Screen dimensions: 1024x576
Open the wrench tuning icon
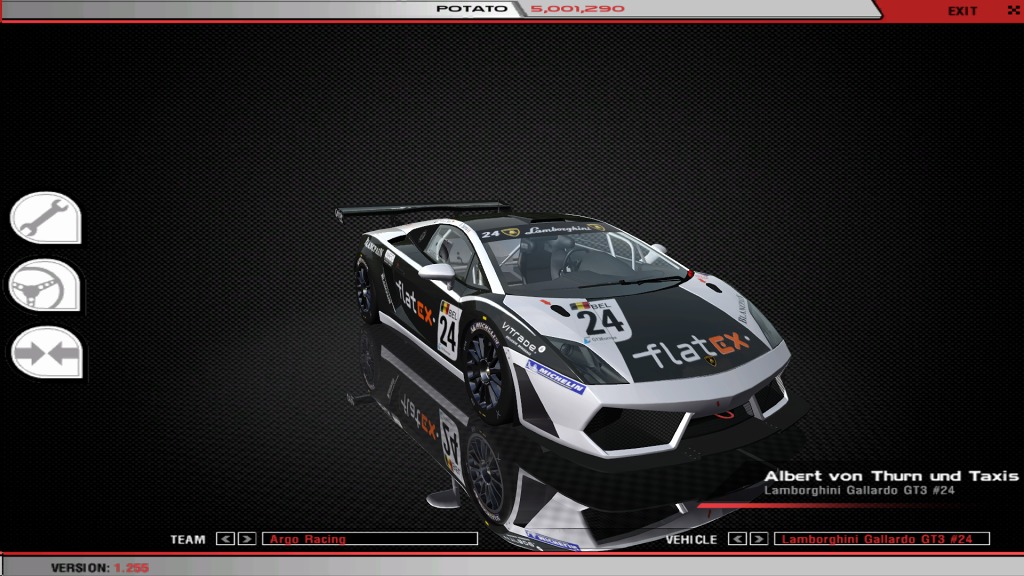[x=45, y=217]
